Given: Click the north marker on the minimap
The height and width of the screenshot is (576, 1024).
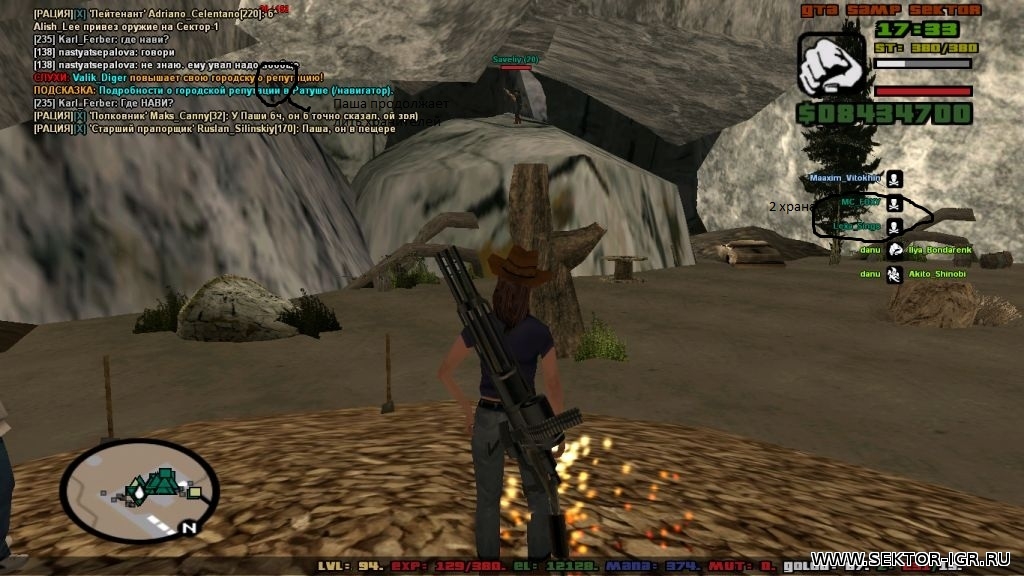Looking at the screenshot, I should click(x=188, y=526).
